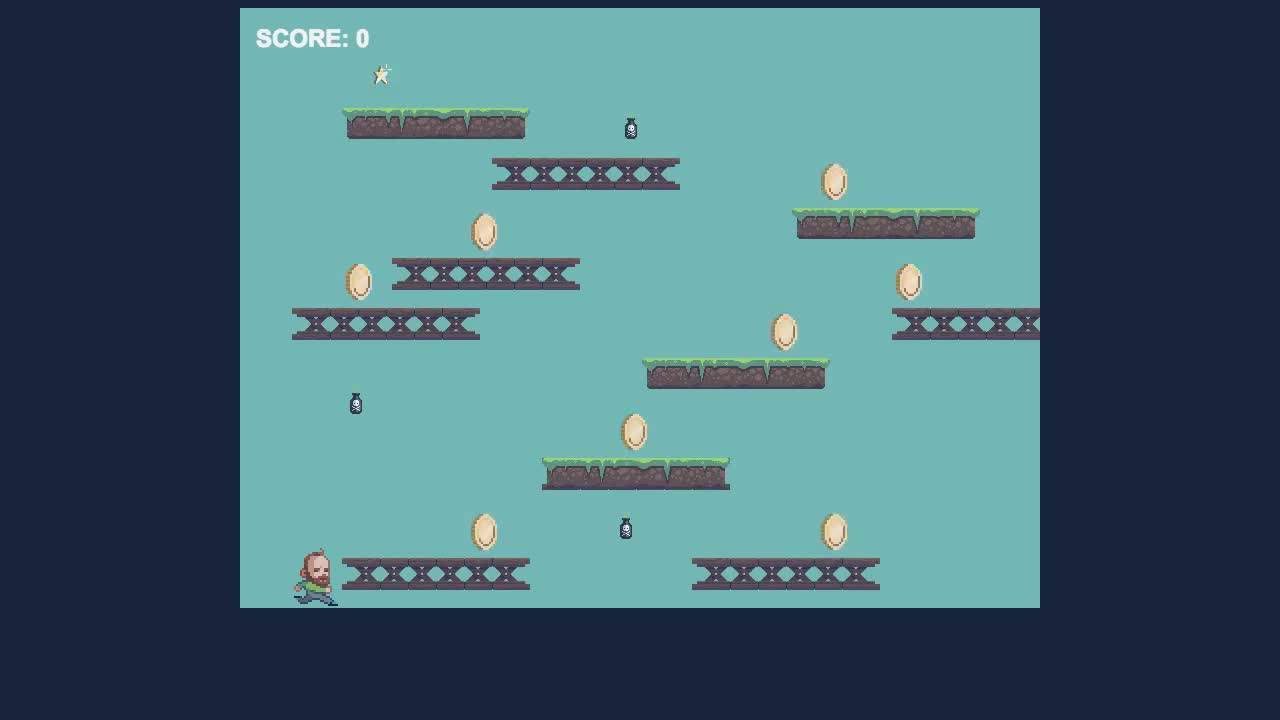The image size is (1280, 720).
Task: Click the poison bottle near the top platform
Action: 630,128
